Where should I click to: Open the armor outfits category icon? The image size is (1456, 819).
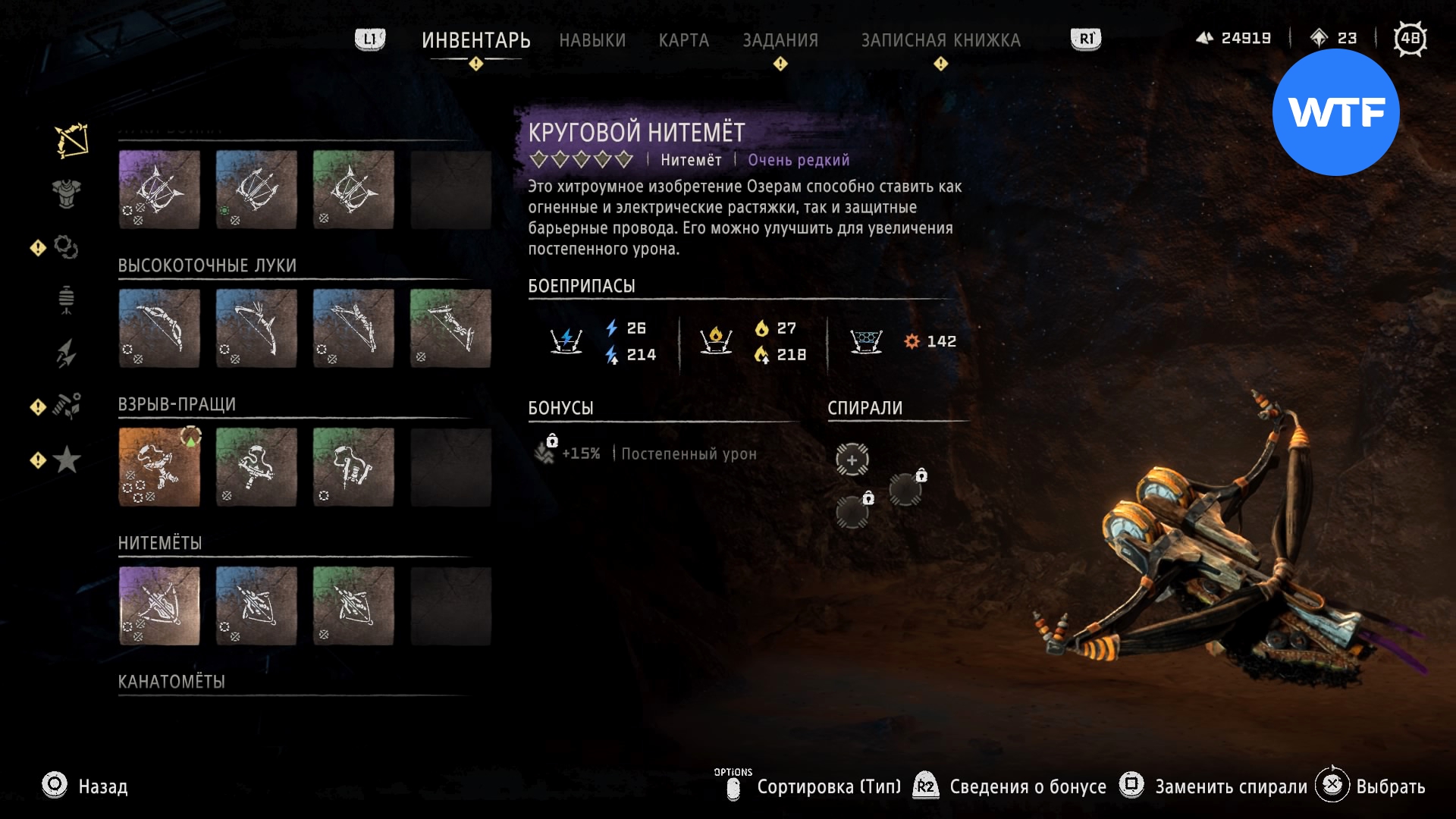(67, 193)
